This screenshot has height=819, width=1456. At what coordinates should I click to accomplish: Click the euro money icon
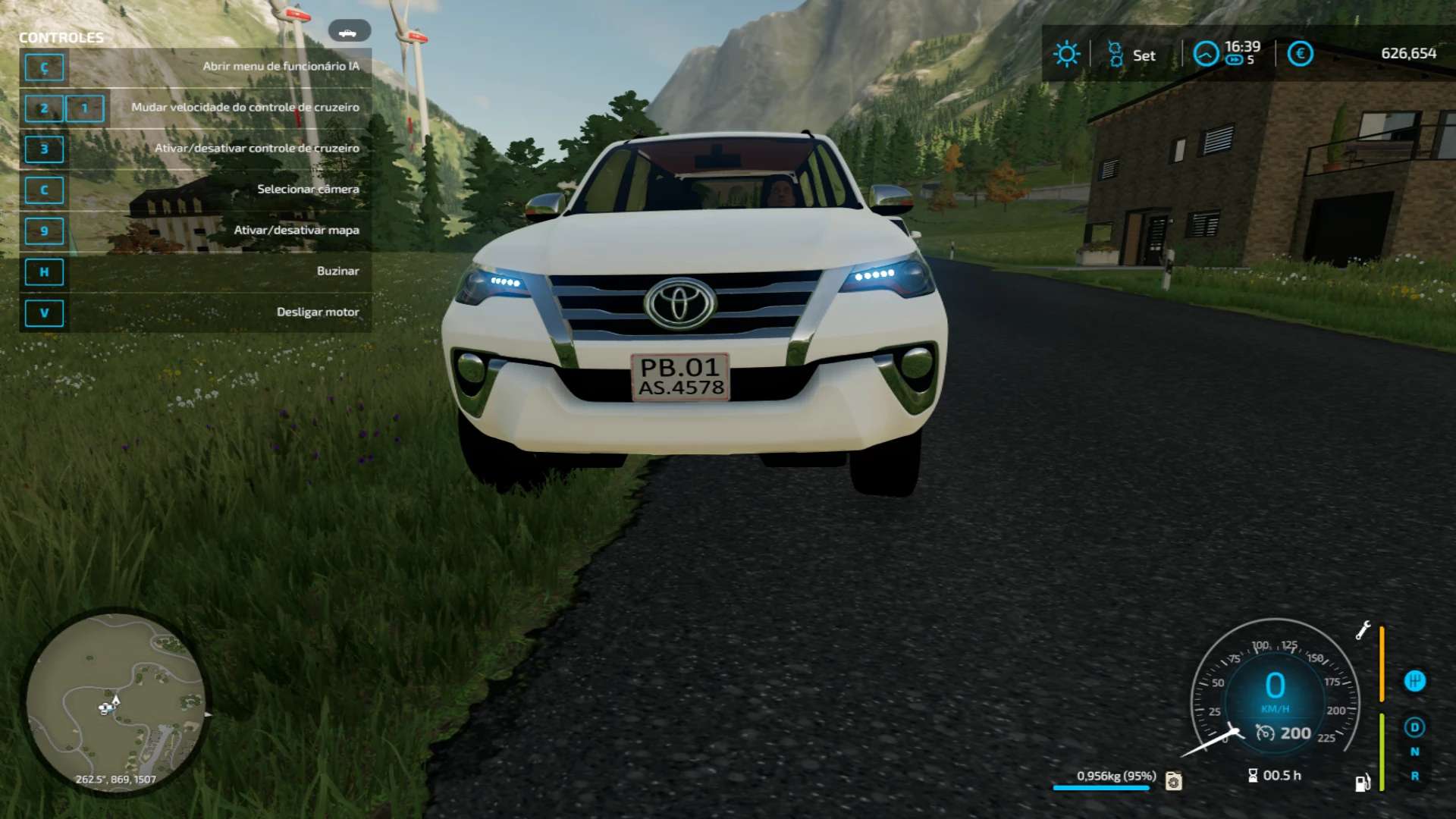pyautogui.click(x=1300, y=54)
